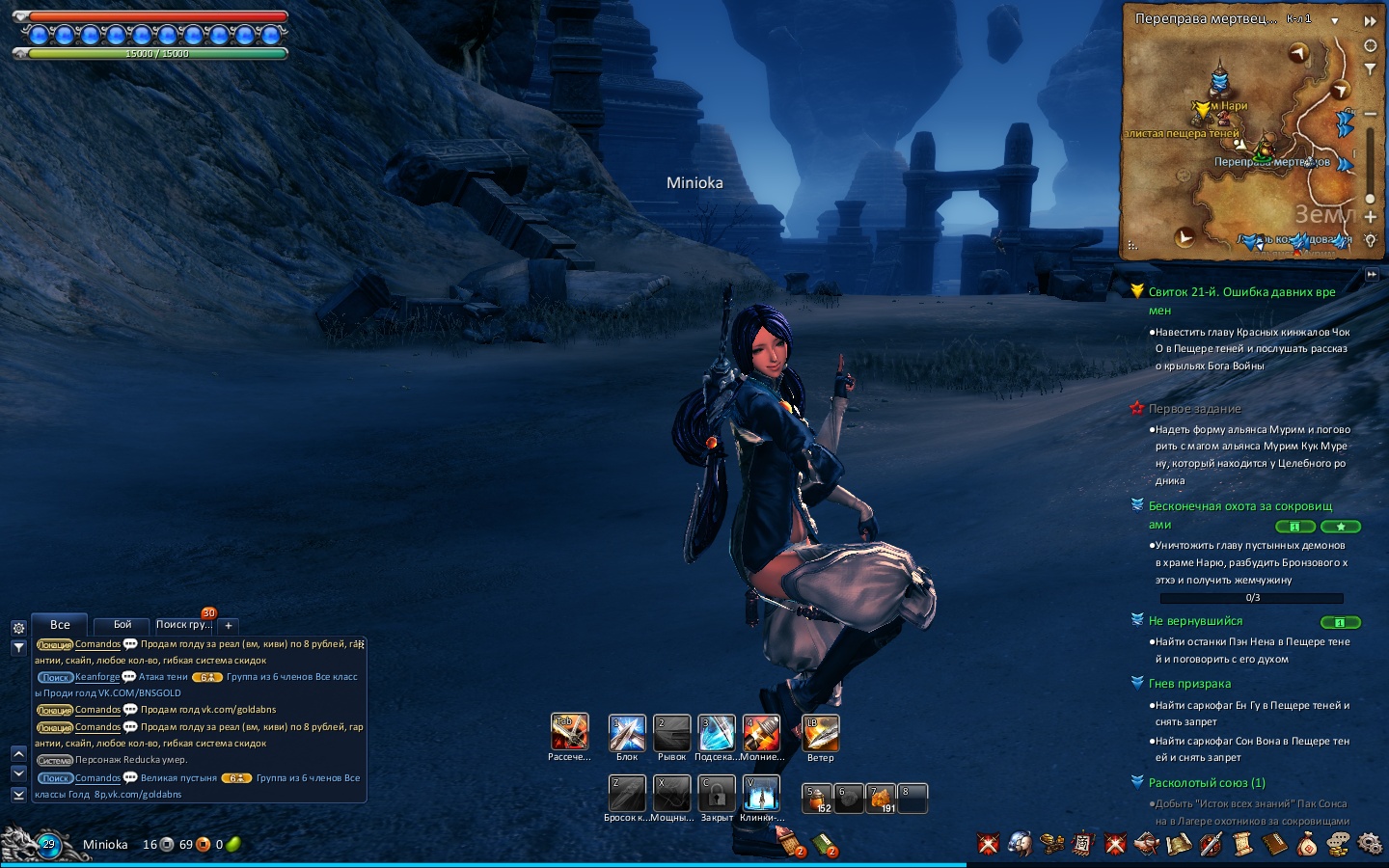The height and width of the screenshot is (868, 1389).
Task: Use the potion with 152 charges
Action: pos(817,799)
